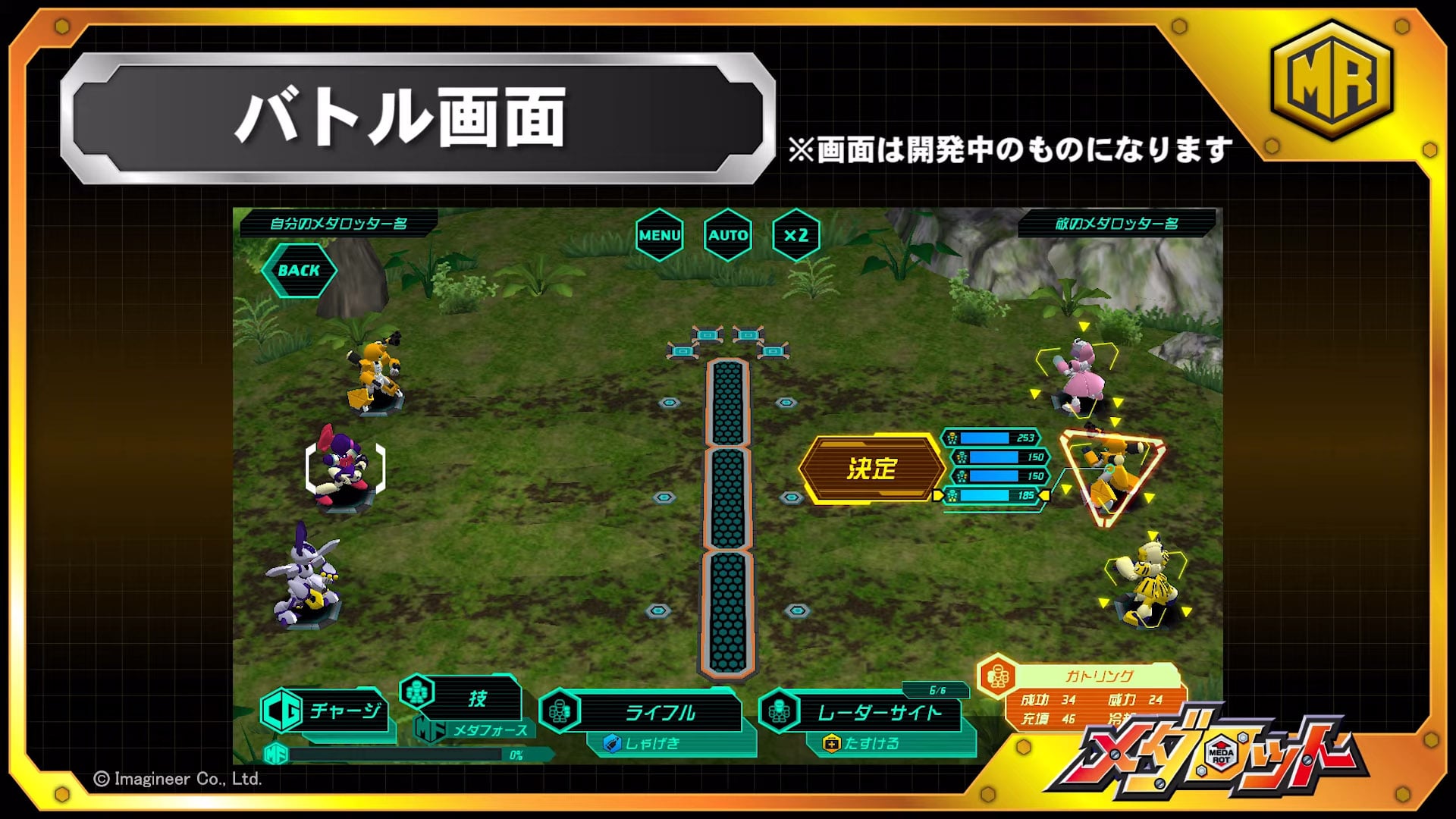Click the blue しゃげき shooting-type icon

click(x=613, y=744)
